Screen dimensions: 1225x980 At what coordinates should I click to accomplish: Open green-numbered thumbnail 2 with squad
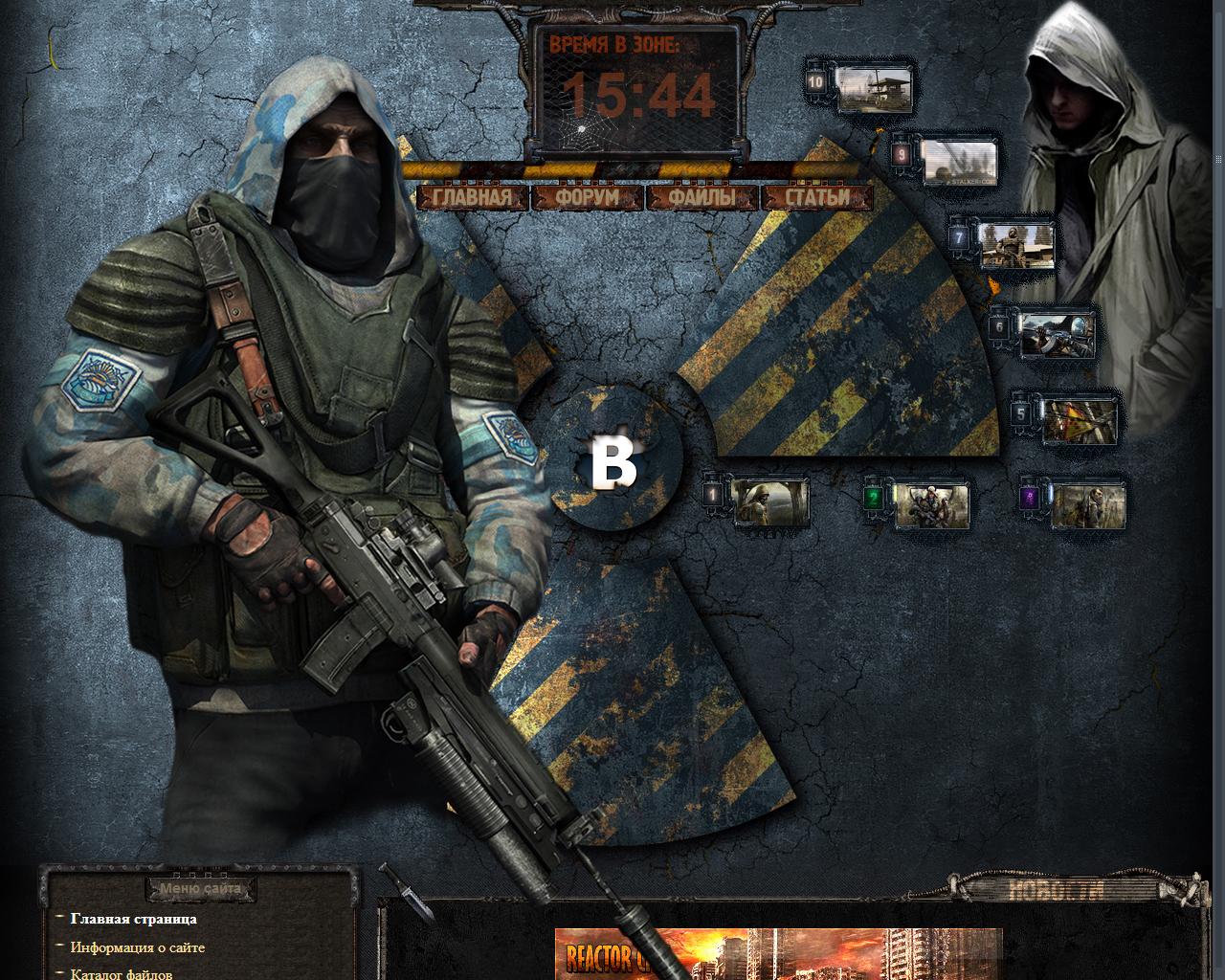929,504
